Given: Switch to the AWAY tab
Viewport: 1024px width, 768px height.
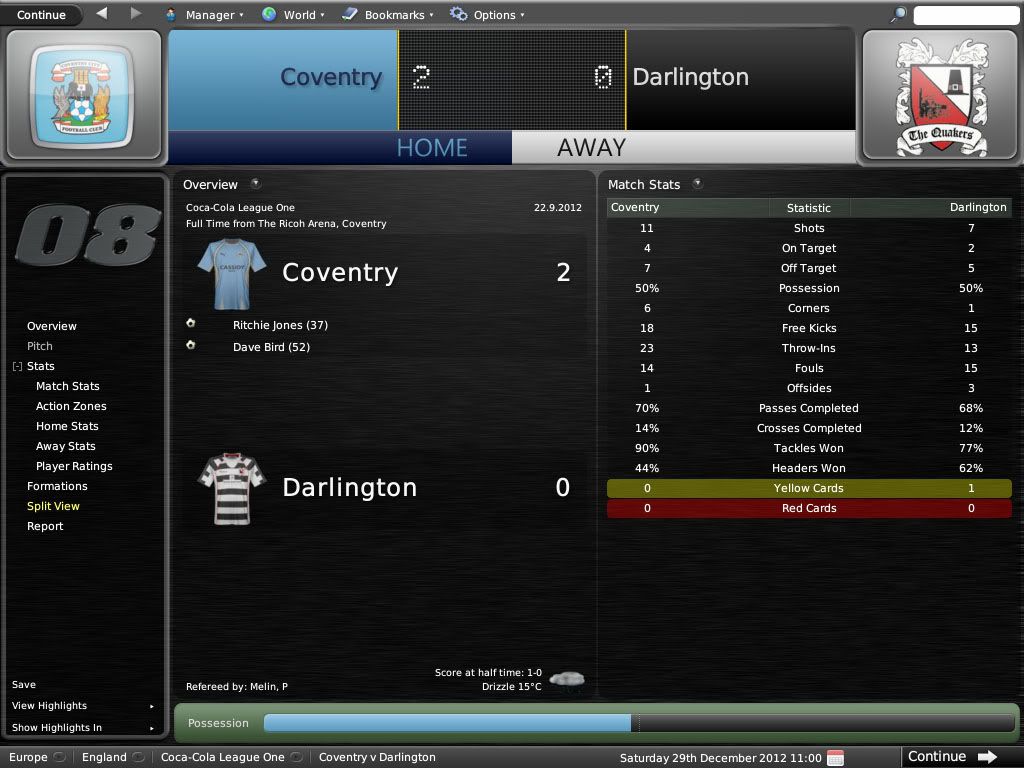Looking at the screenshot, I should (x=591, y=147).
